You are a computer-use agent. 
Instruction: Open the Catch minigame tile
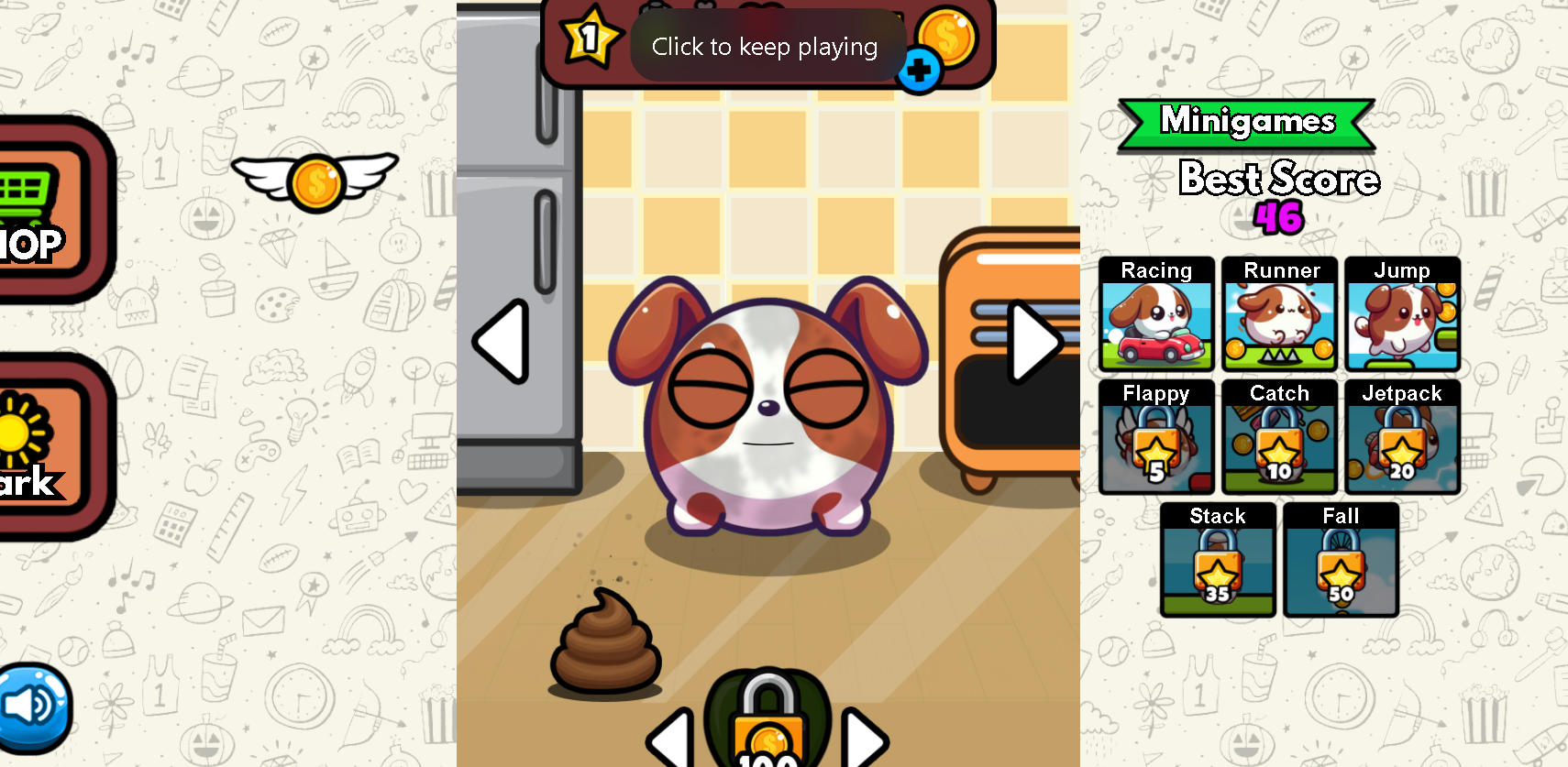[1279, 438]
